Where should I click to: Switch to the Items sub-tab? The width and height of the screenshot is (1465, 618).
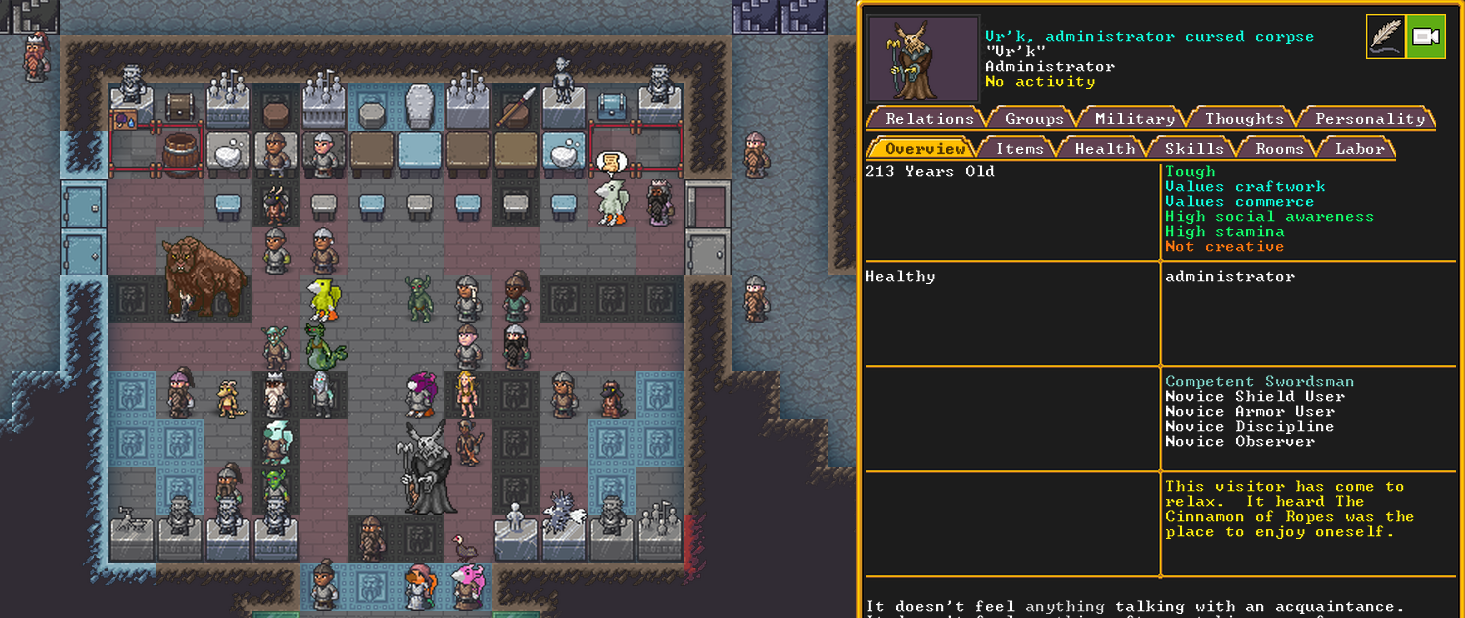[x=1019, y=149]
